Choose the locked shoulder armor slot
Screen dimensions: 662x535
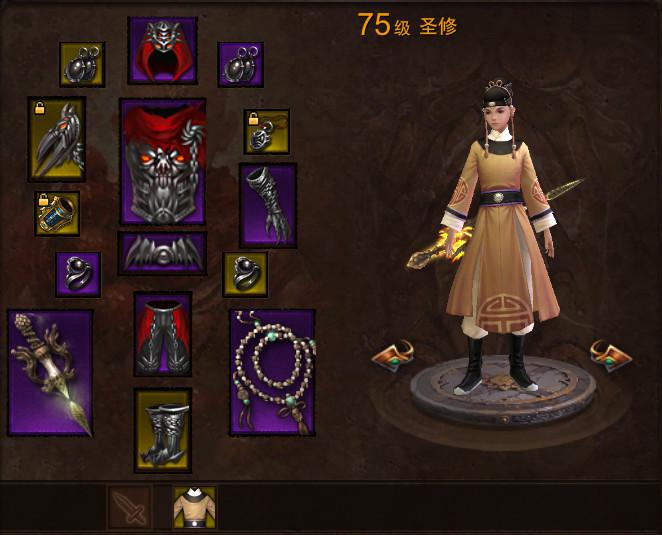(x=56, y=139)
